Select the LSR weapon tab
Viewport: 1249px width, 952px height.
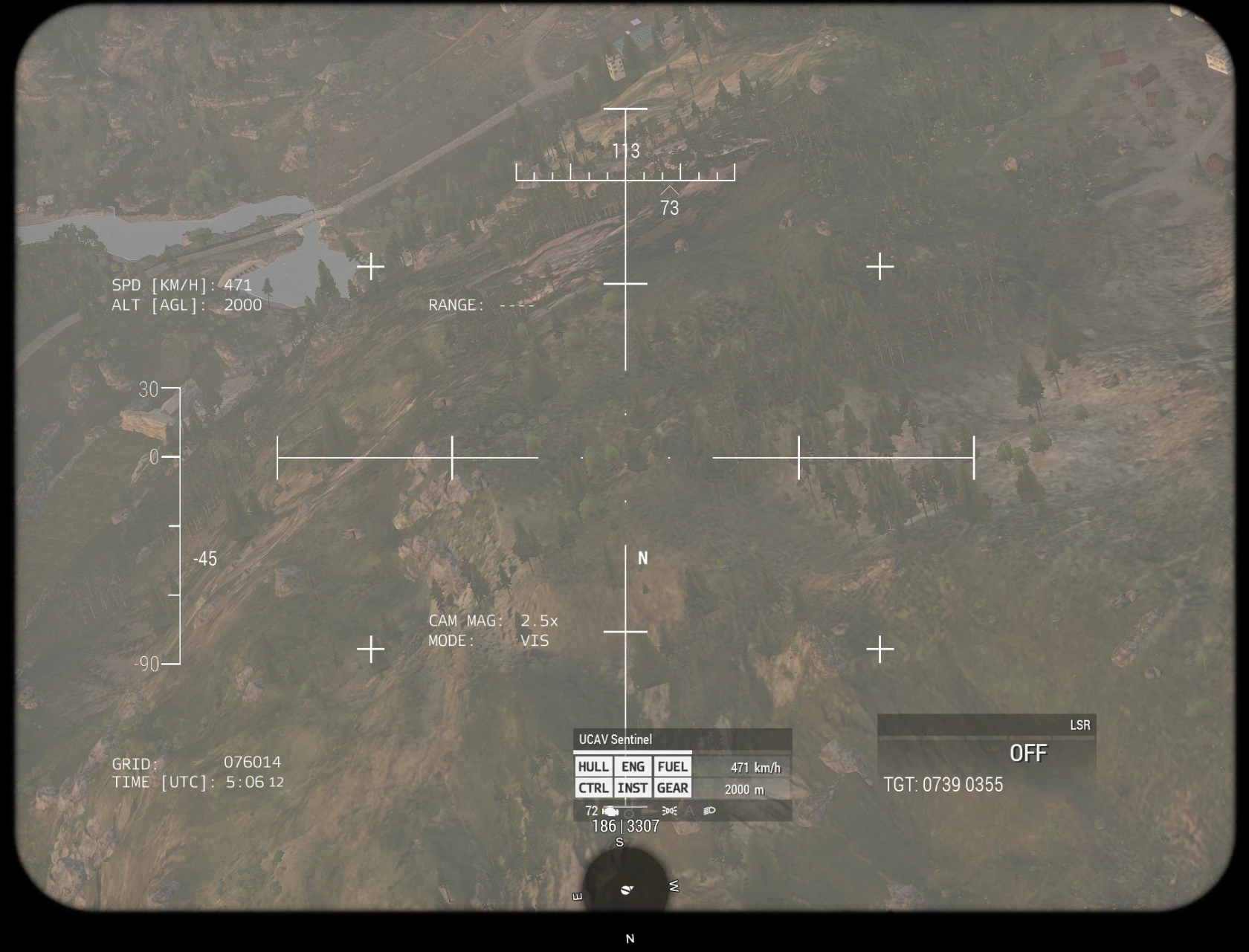1081,725
